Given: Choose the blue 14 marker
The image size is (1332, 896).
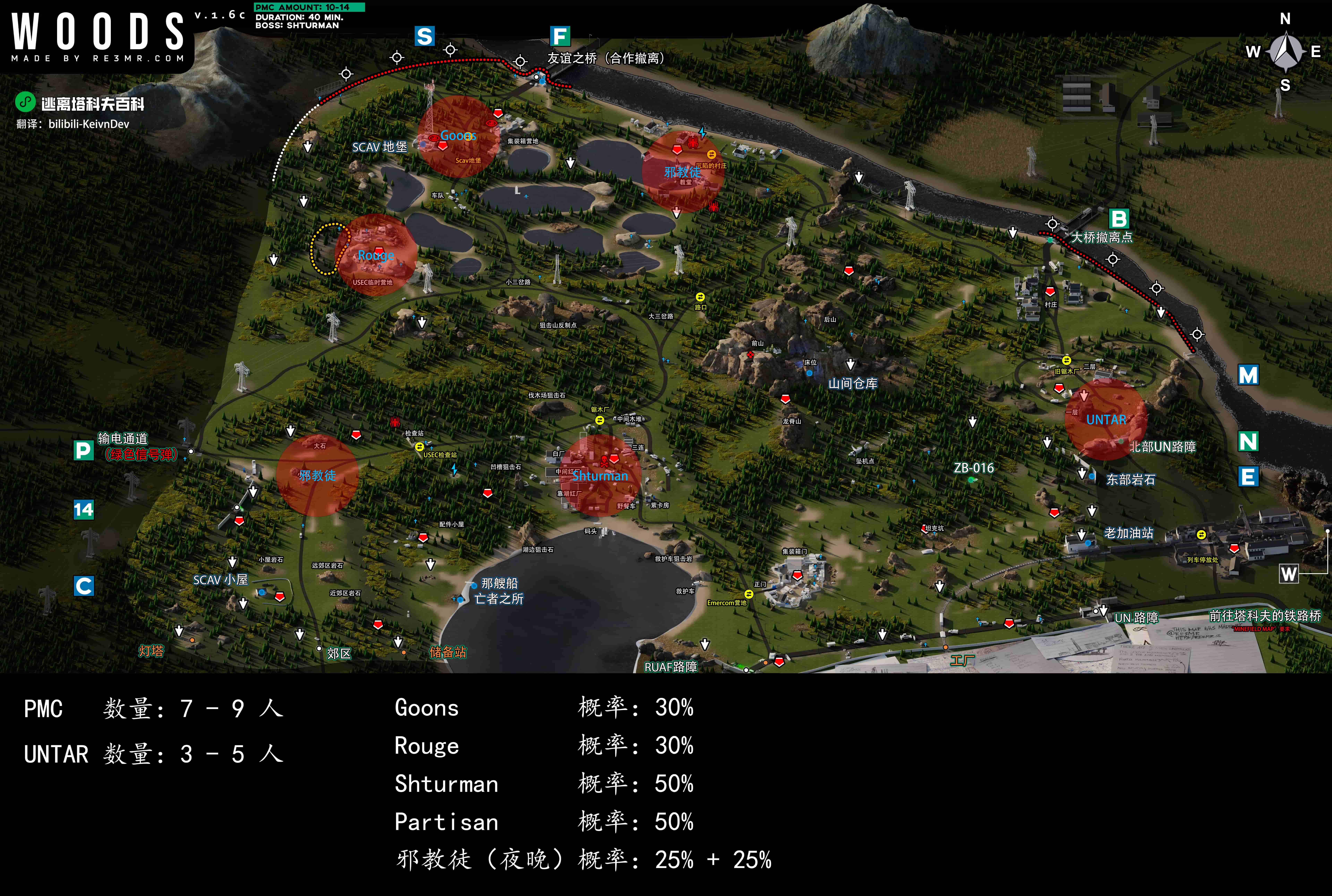Looking at the screenshot, I should tap(83, 509).
